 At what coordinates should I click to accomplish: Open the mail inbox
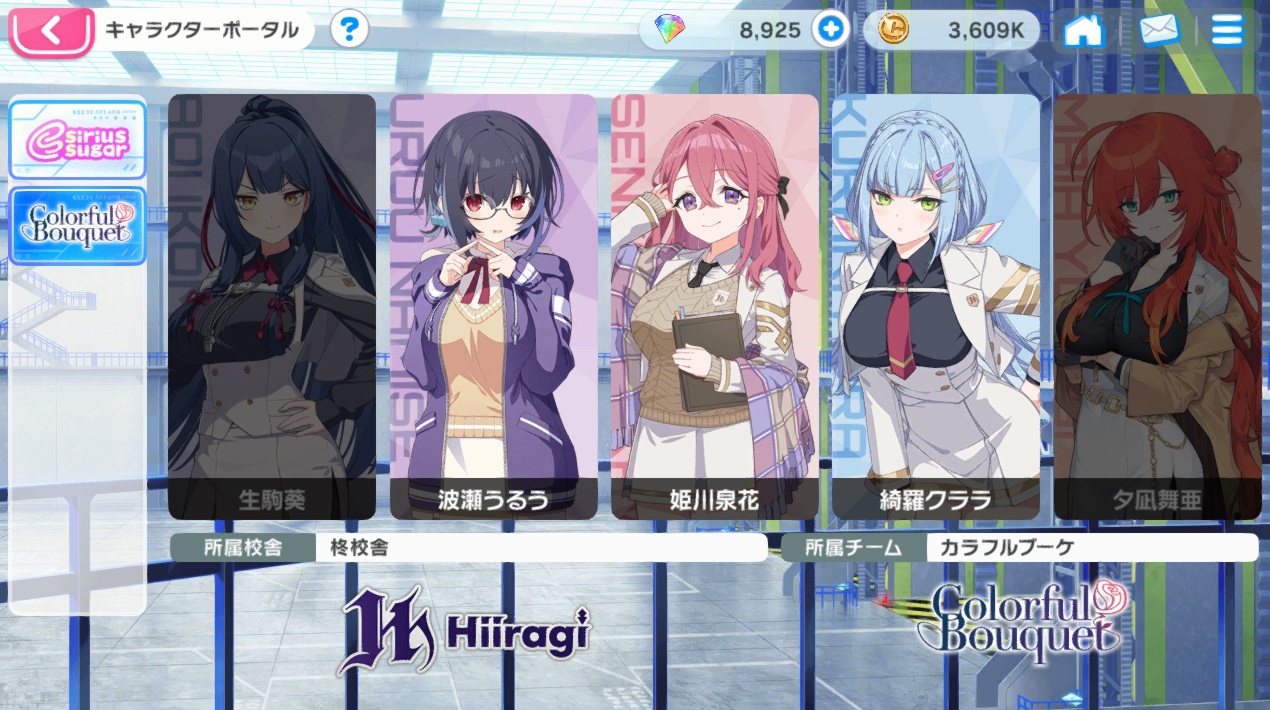[1159, 31]
